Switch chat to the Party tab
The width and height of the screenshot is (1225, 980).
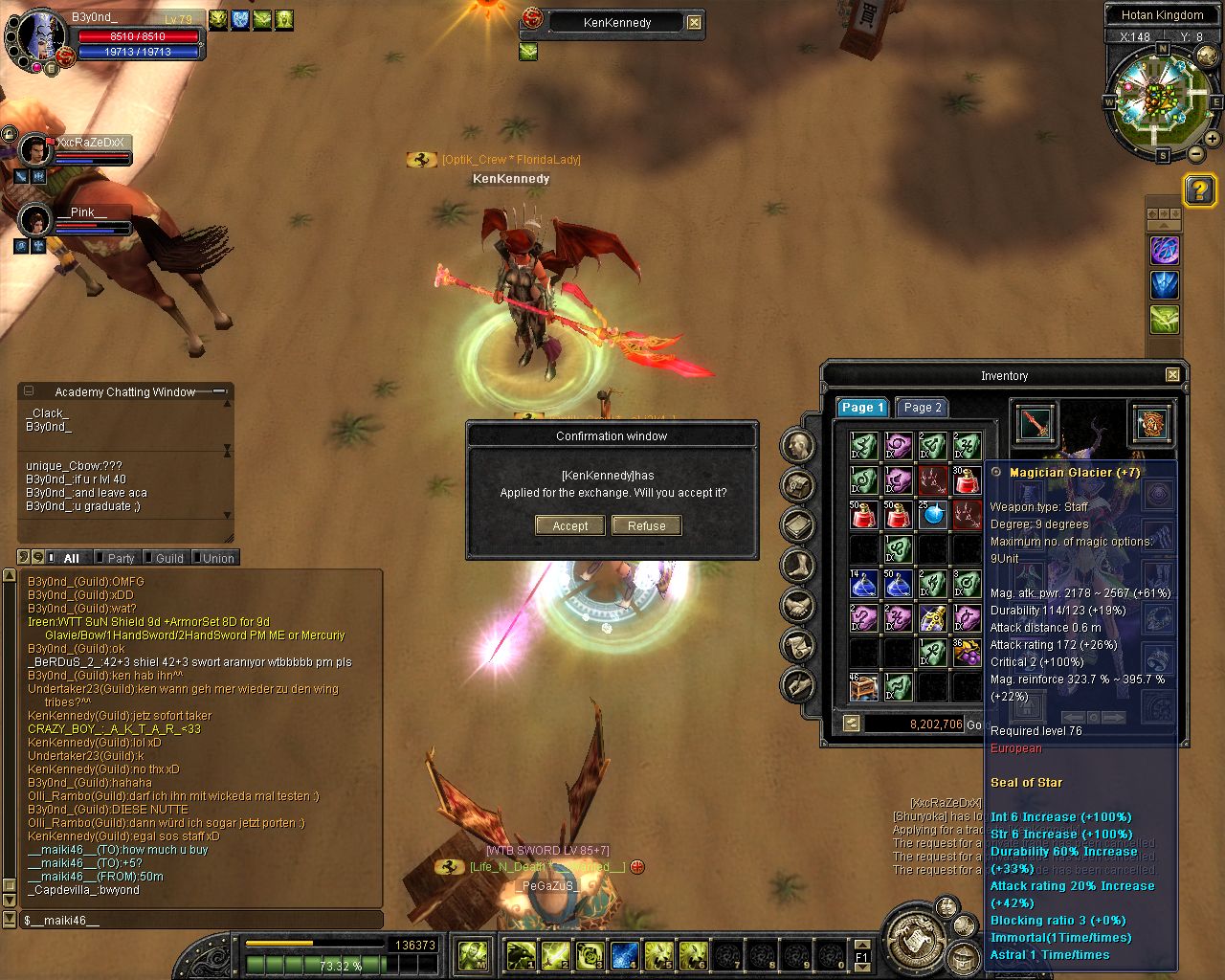121,558
